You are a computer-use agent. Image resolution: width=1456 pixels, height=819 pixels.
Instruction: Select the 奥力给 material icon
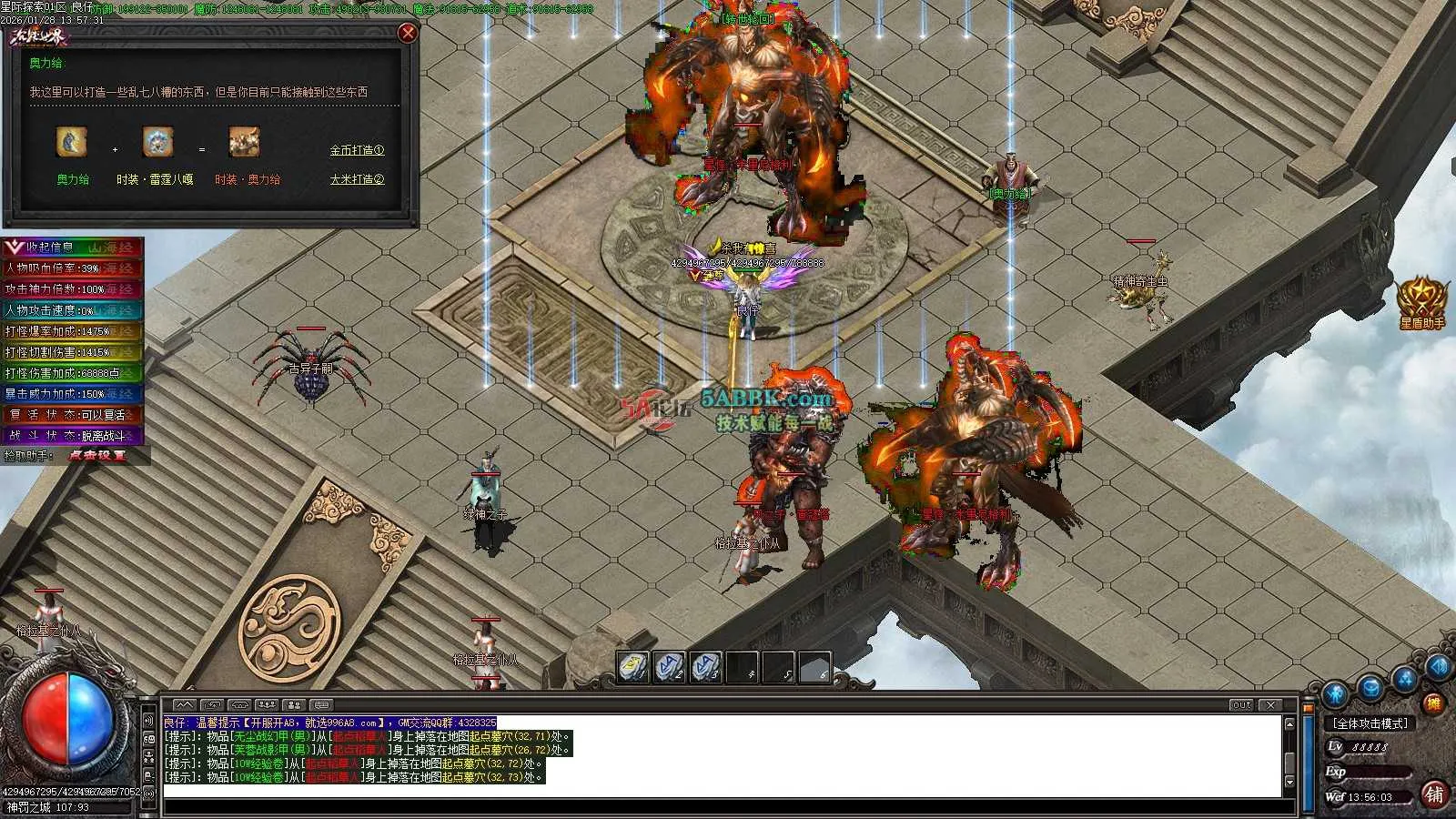pos(72,143)
